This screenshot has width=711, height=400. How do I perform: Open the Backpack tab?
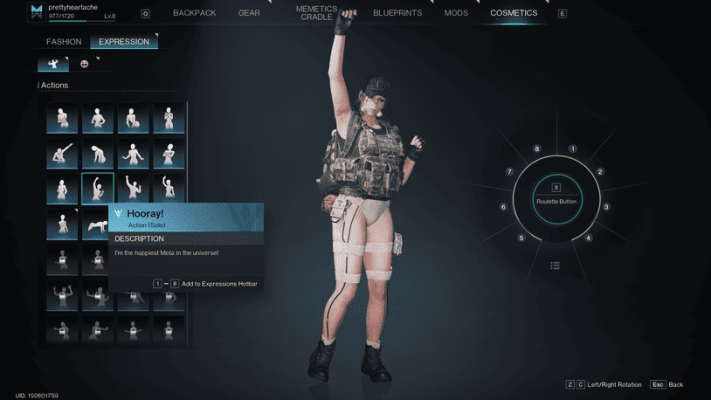coord(193,13)
